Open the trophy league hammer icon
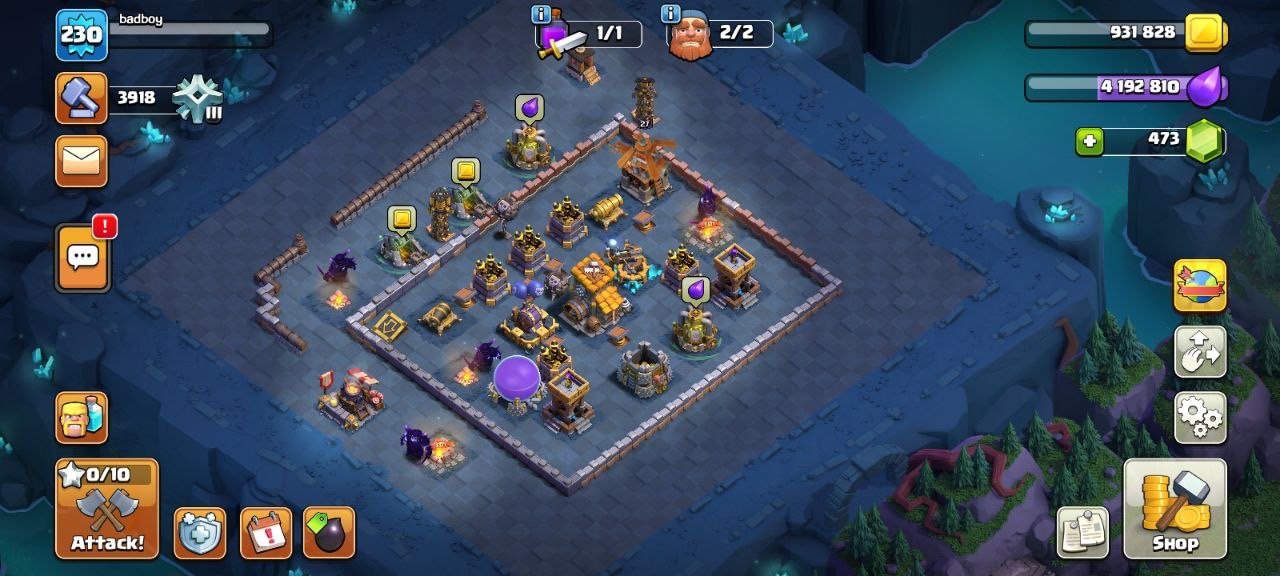The width and height of the screenshot is (1280, 576). pos(81,98)
